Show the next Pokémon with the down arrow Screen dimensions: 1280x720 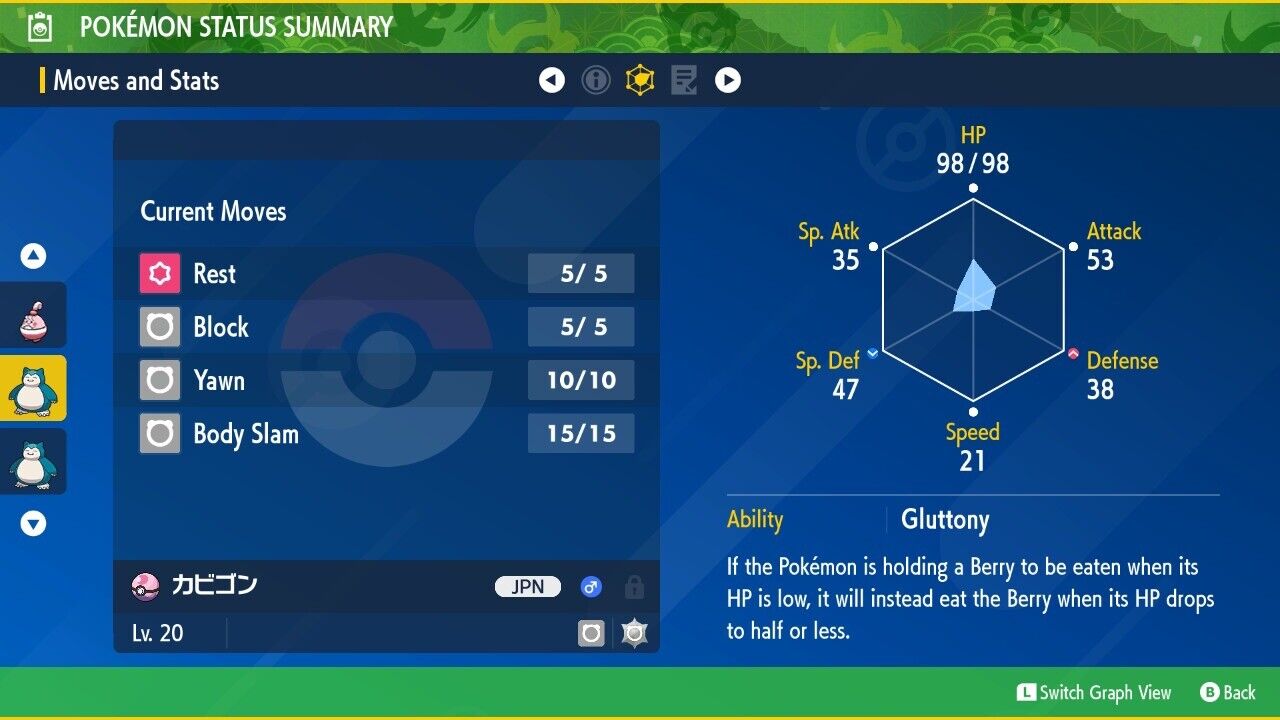click(34, 523)
